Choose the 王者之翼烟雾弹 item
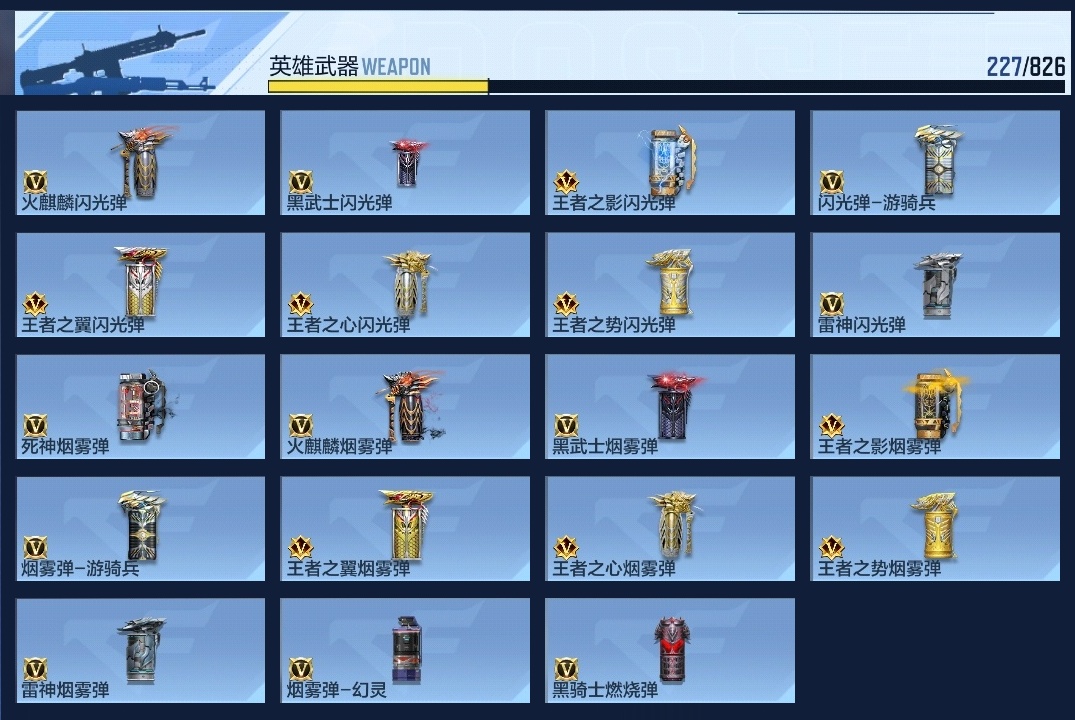This screenshot has height=720, width=1075. pyautogui.click(x=405, y=529)
